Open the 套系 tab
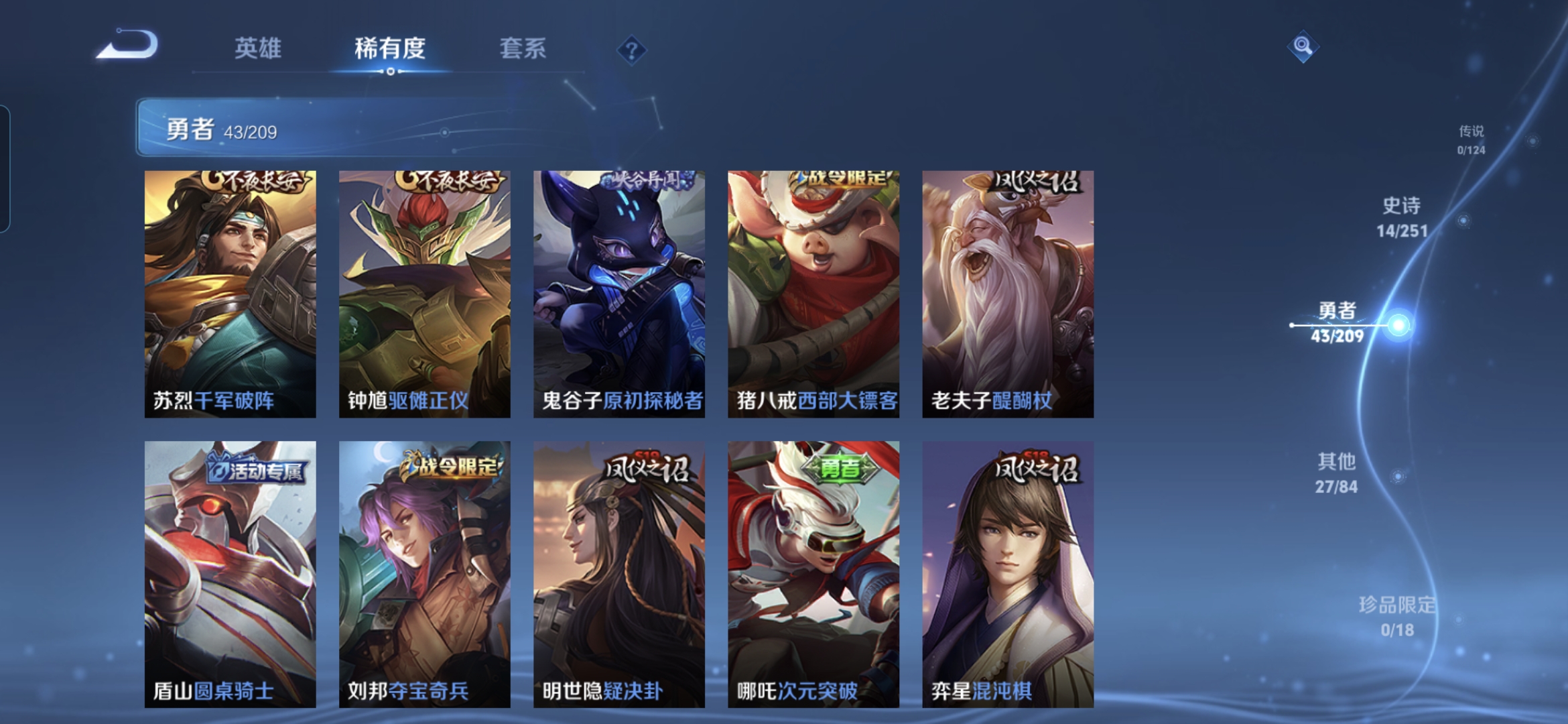This screenshot has height=724, width=1568. pos(523,48)
